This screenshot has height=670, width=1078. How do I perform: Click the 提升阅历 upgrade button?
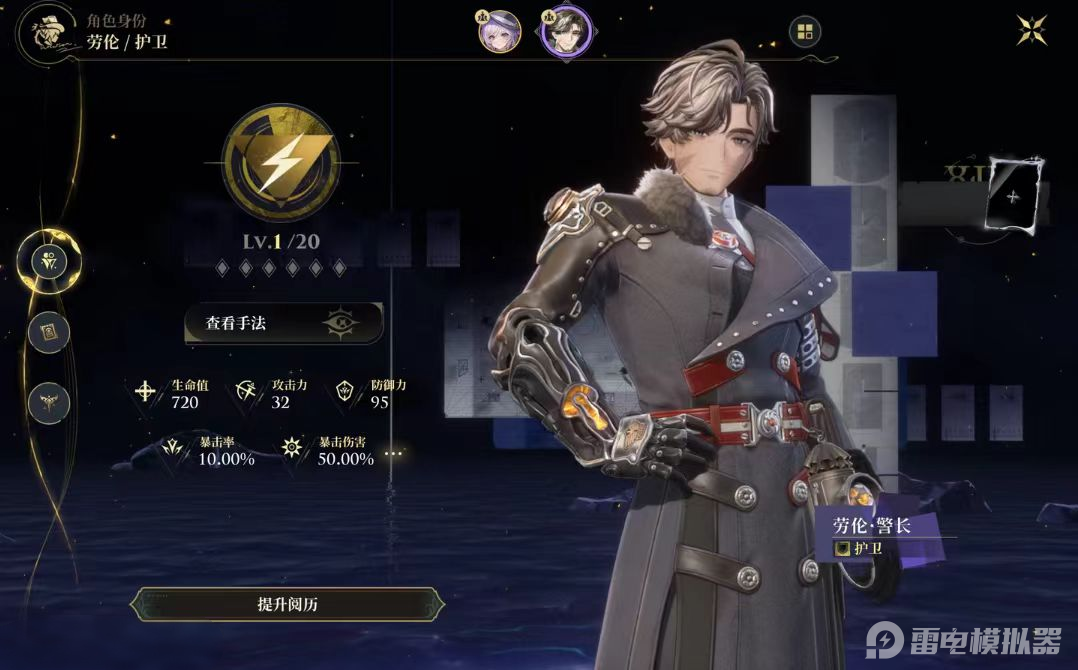[x=287, y=604]
